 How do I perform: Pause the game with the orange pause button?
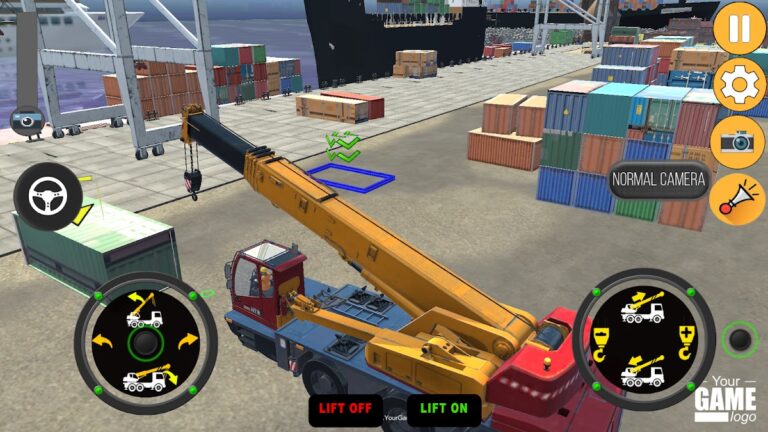coord(739,28)
